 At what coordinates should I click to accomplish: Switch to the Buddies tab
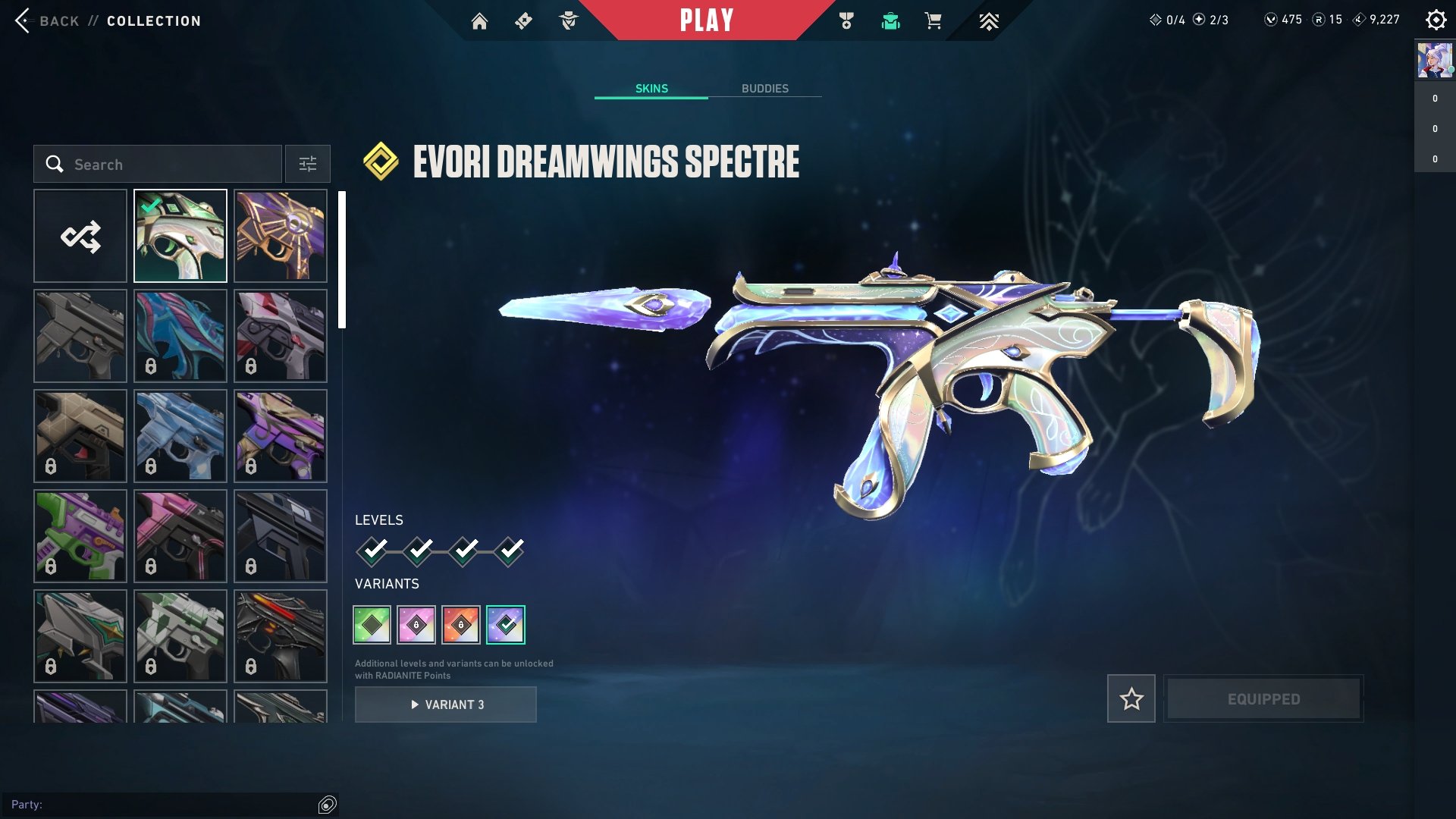point(766,88)
